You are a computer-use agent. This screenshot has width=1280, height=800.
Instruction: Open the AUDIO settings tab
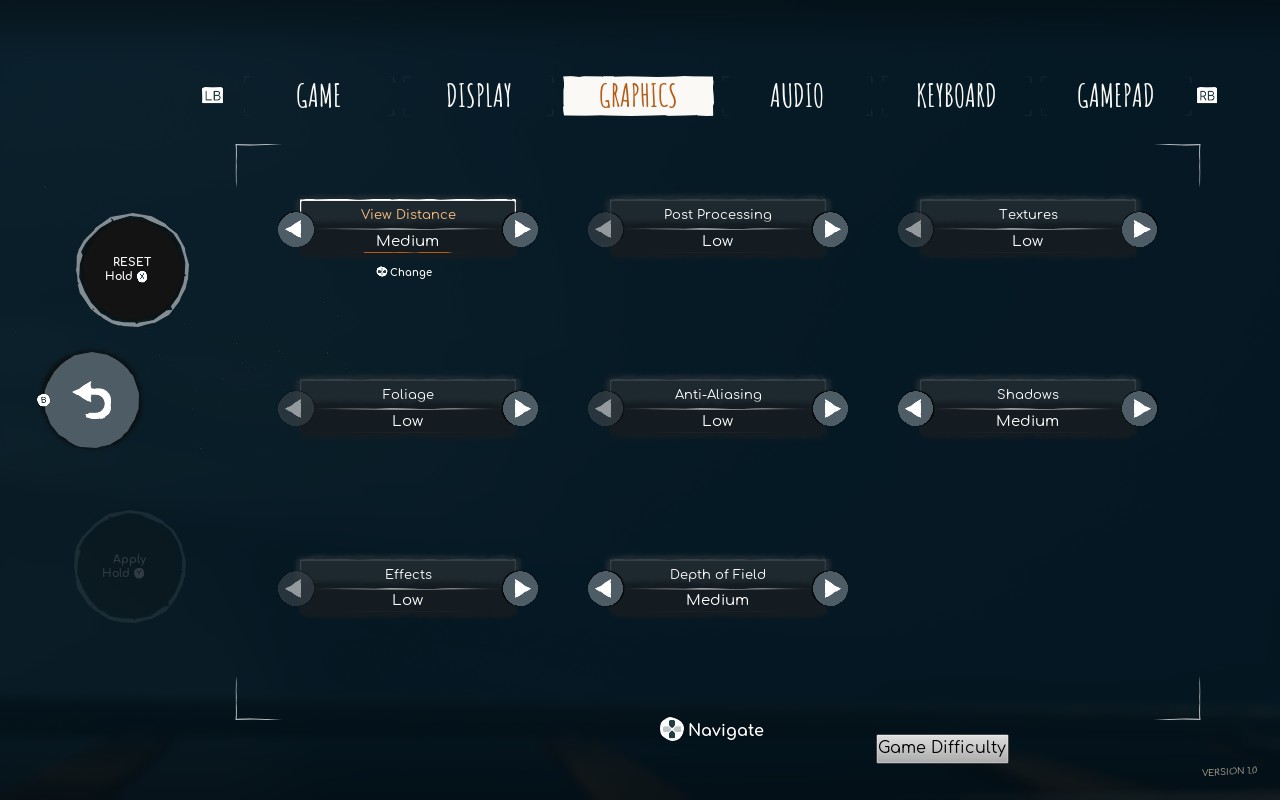point(797,95)
